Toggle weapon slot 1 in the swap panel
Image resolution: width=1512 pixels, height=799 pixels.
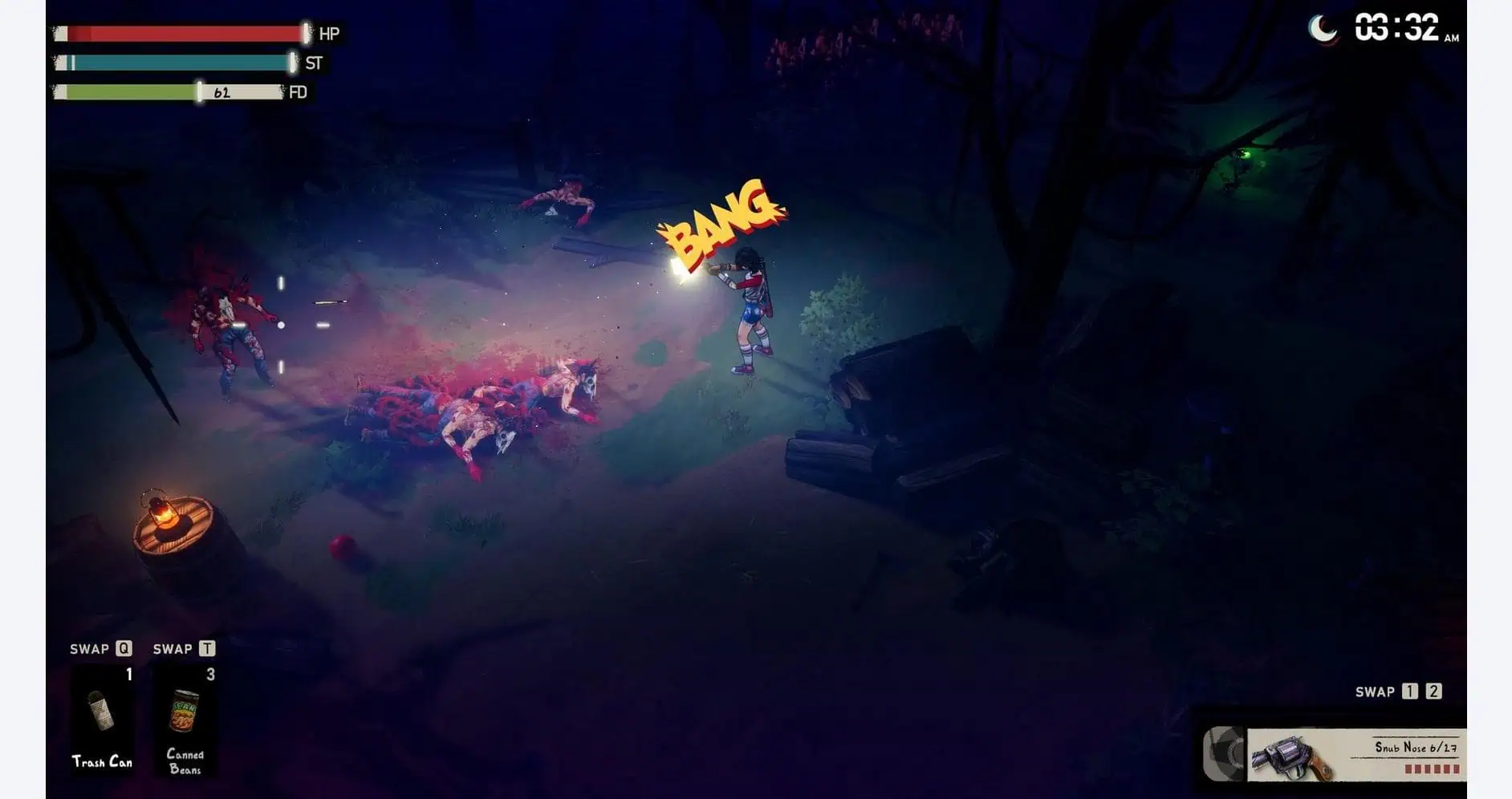1409,692
